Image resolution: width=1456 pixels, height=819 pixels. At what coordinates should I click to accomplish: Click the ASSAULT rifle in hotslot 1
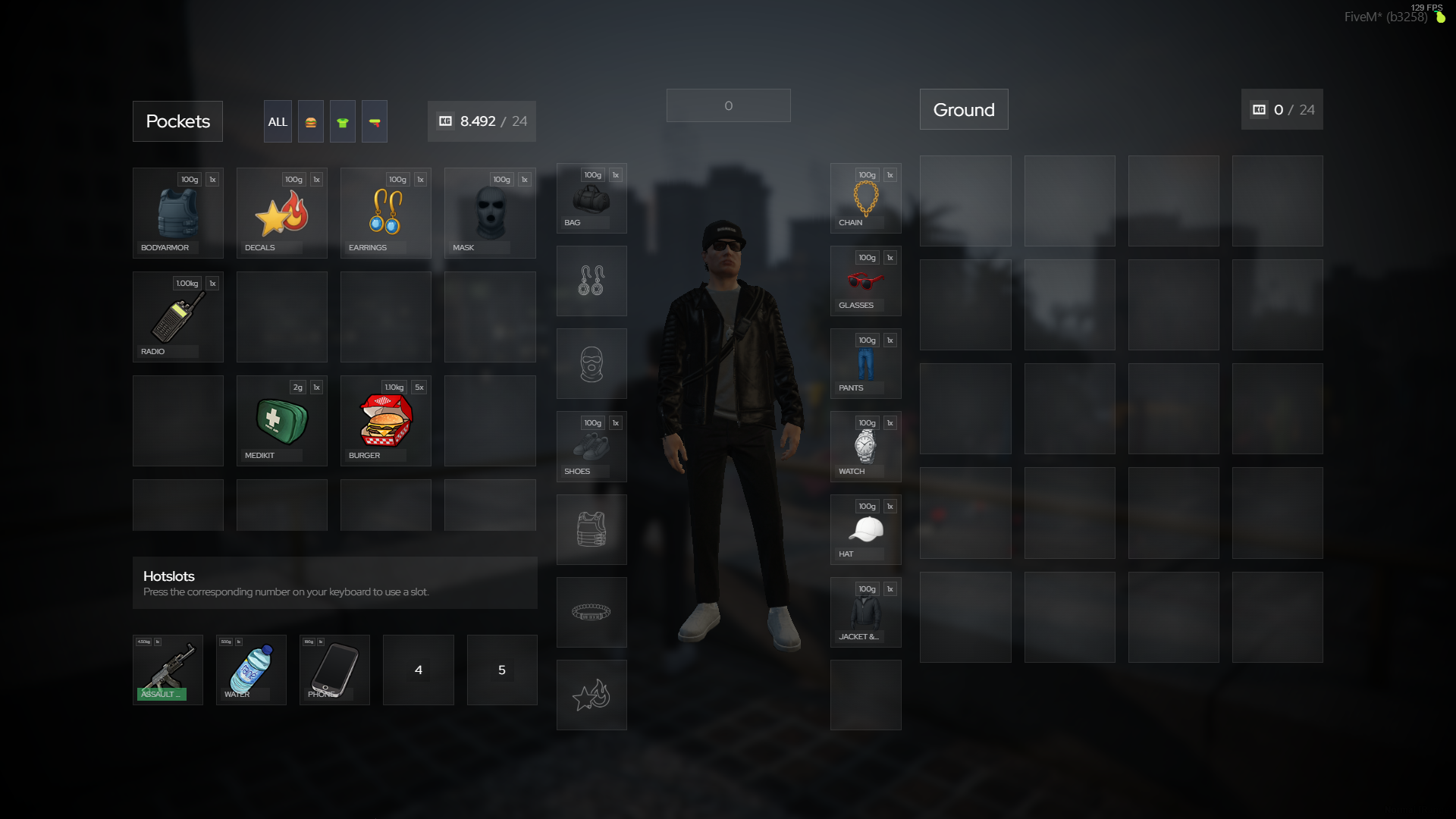coord(168,670)
